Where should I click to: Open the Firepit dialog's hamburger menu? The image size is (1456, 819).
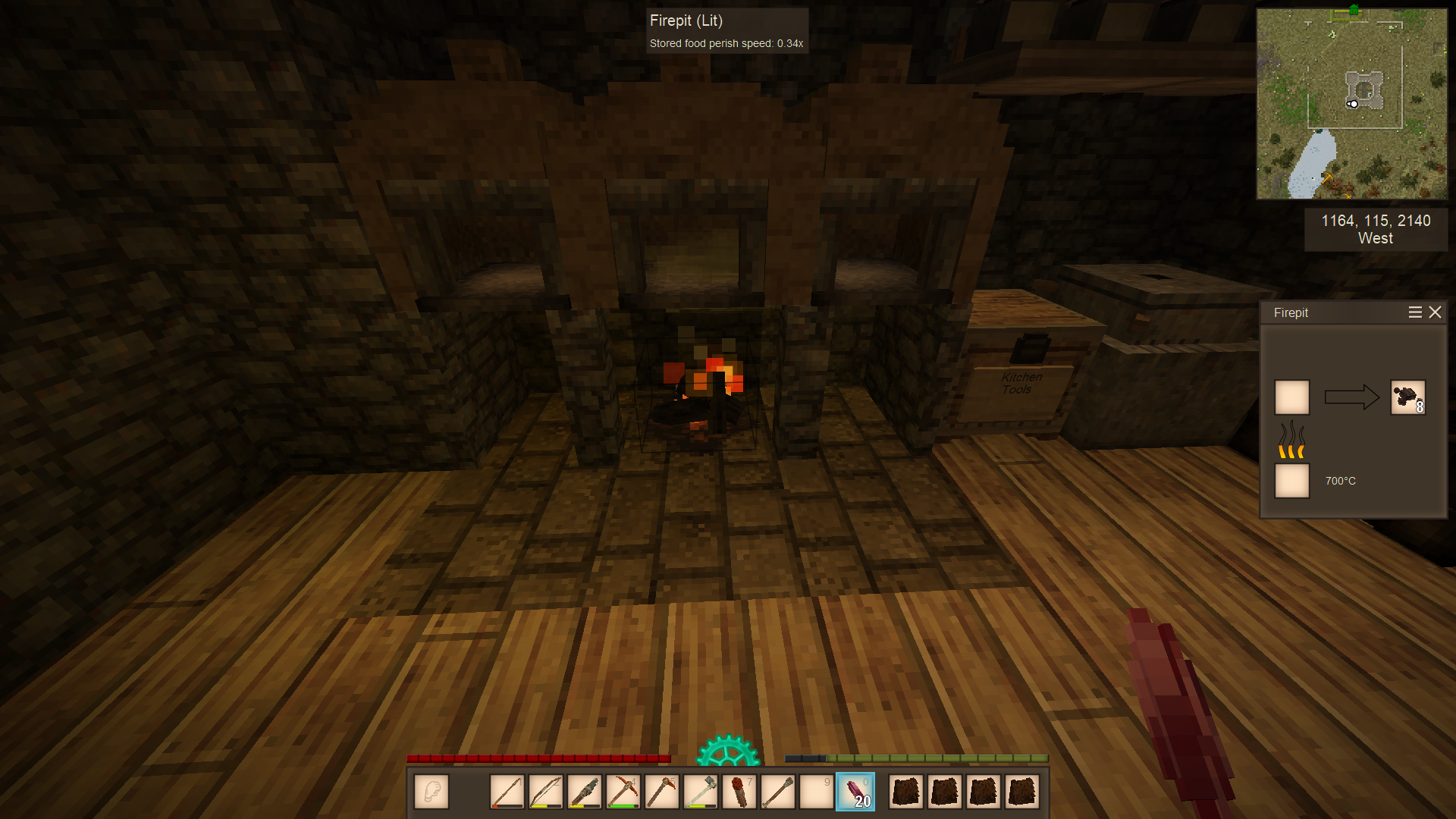coord(1414,312)
